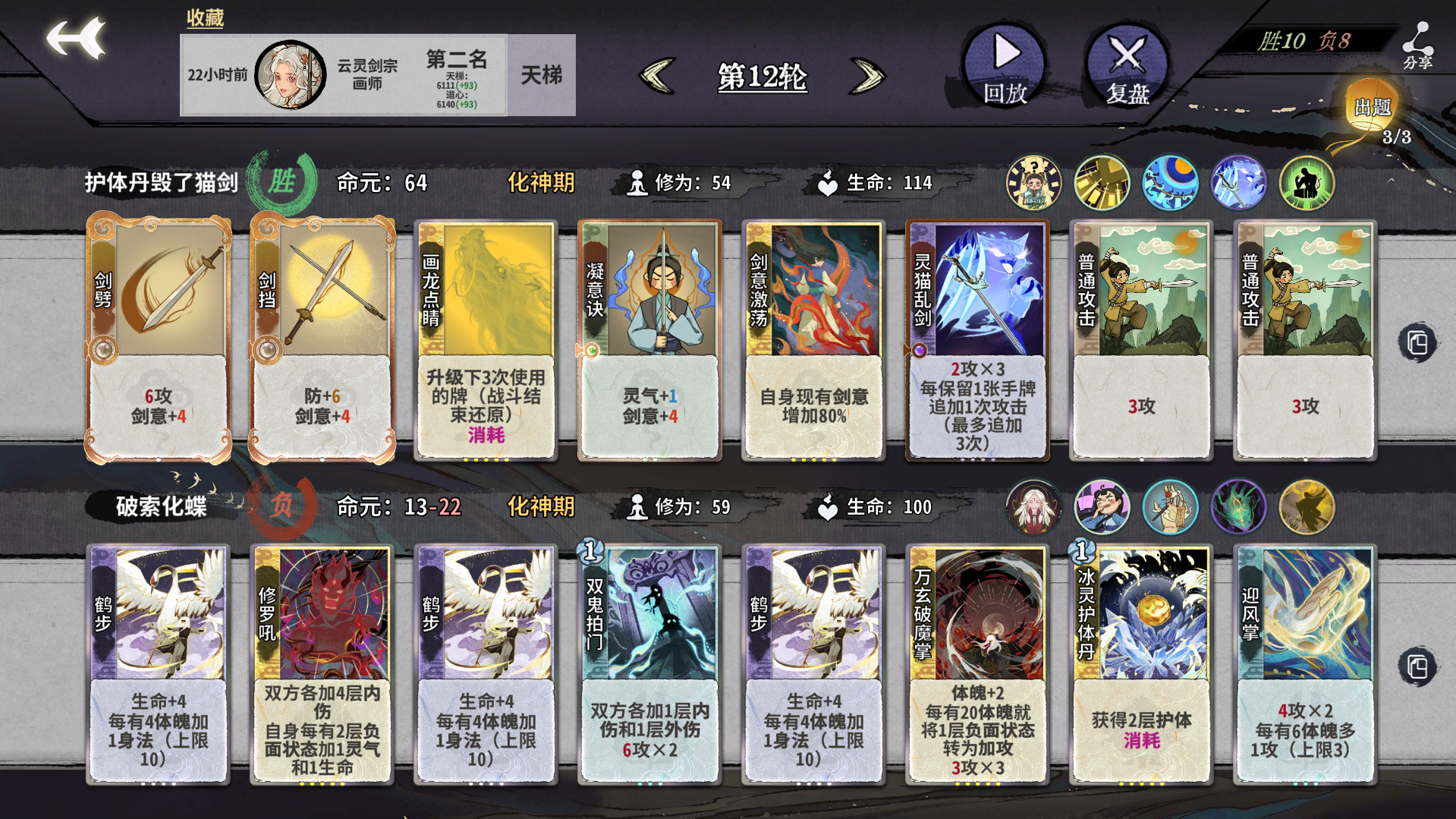Click the green meditating figure buff icon
The height and width of the screenshot is (819, 1456).
(1306, 182)
